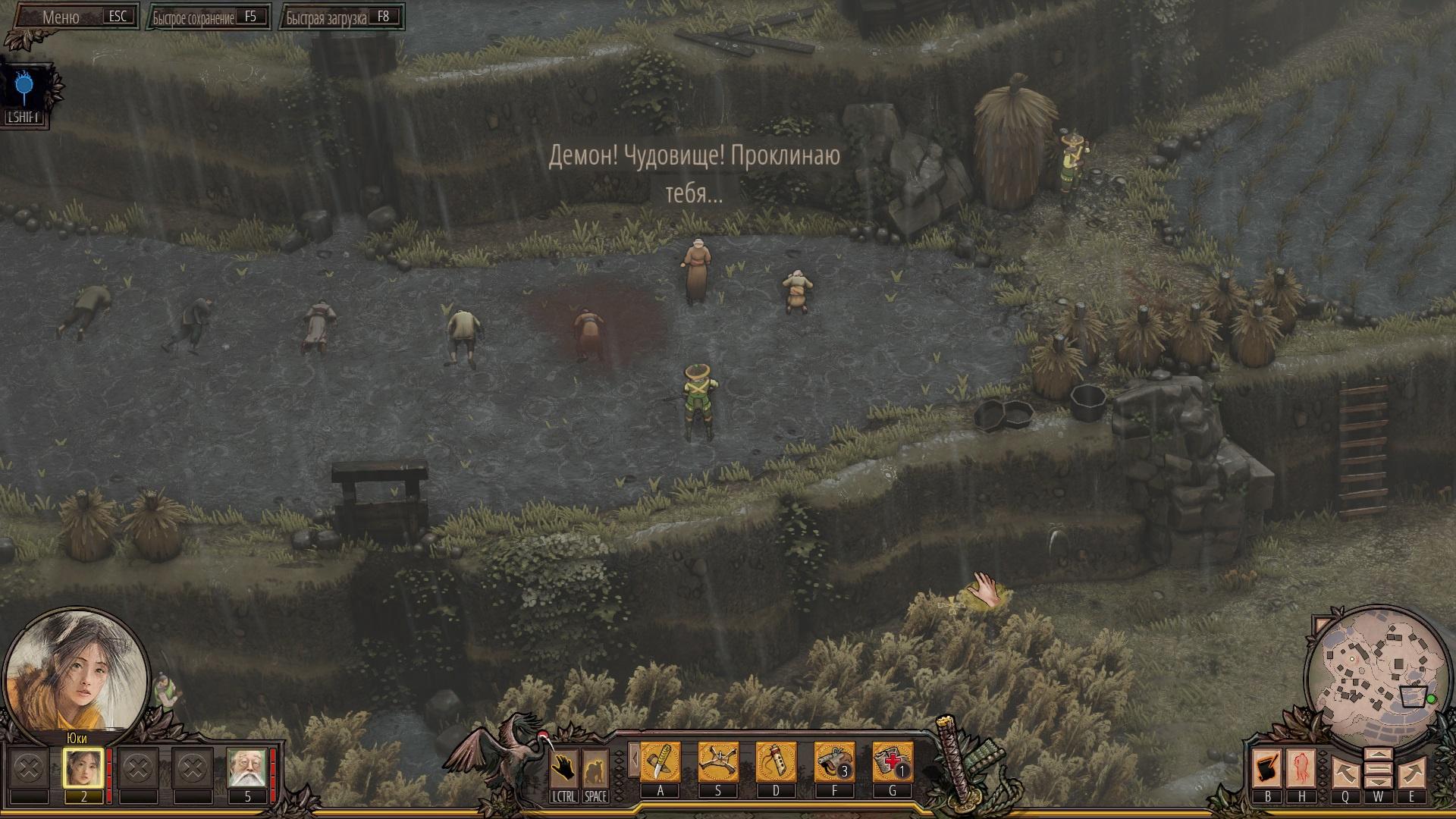Use the bandage medkit item

(892, 762)
